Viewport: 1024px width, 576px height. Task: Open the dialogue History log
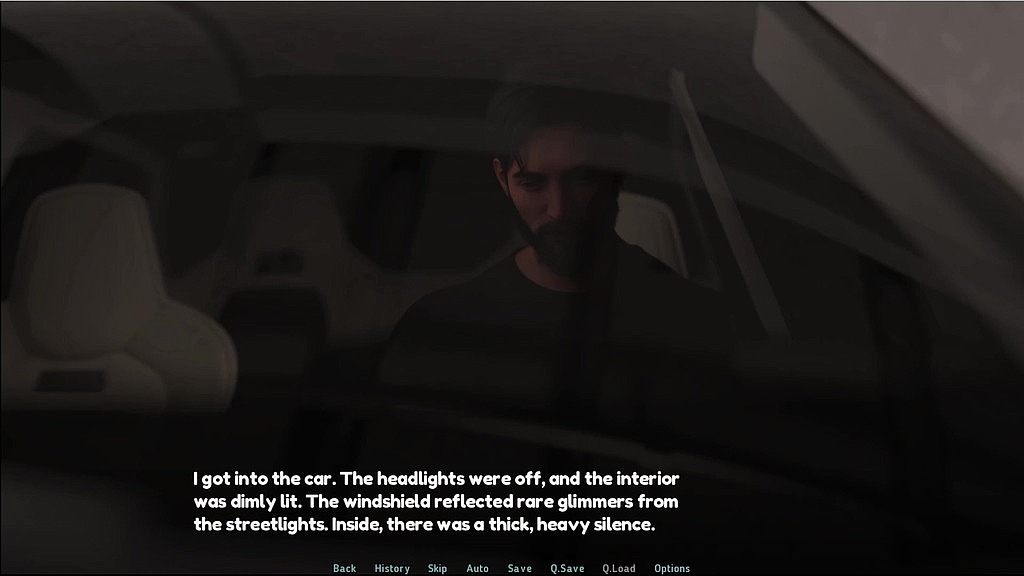click(x=392, y=568)
